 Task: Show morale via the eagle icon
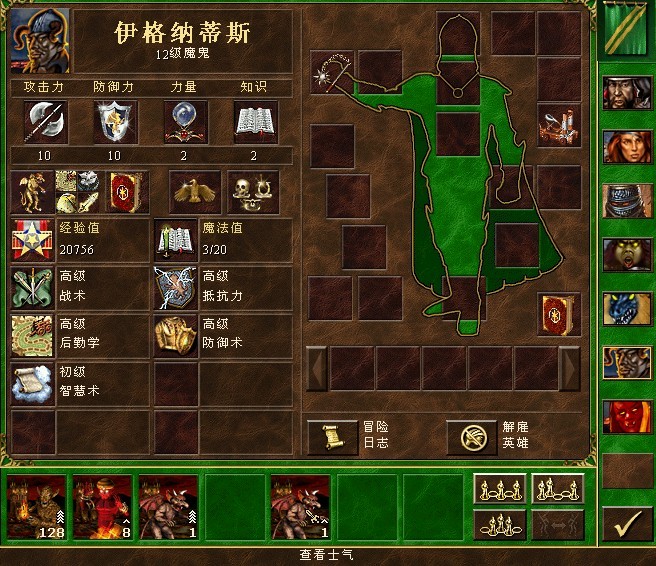(195, 192)
